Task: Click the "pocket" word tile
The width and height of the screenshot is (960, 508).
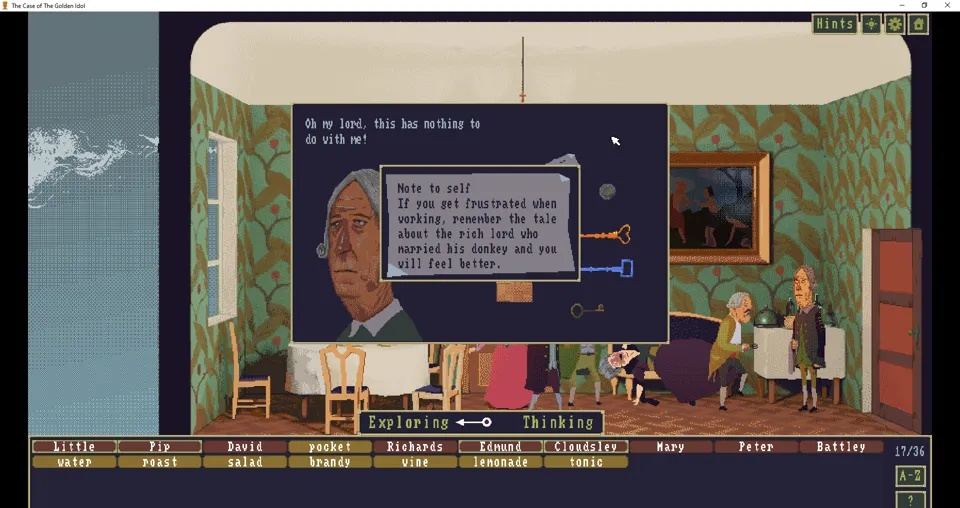Action: point(330,447)
